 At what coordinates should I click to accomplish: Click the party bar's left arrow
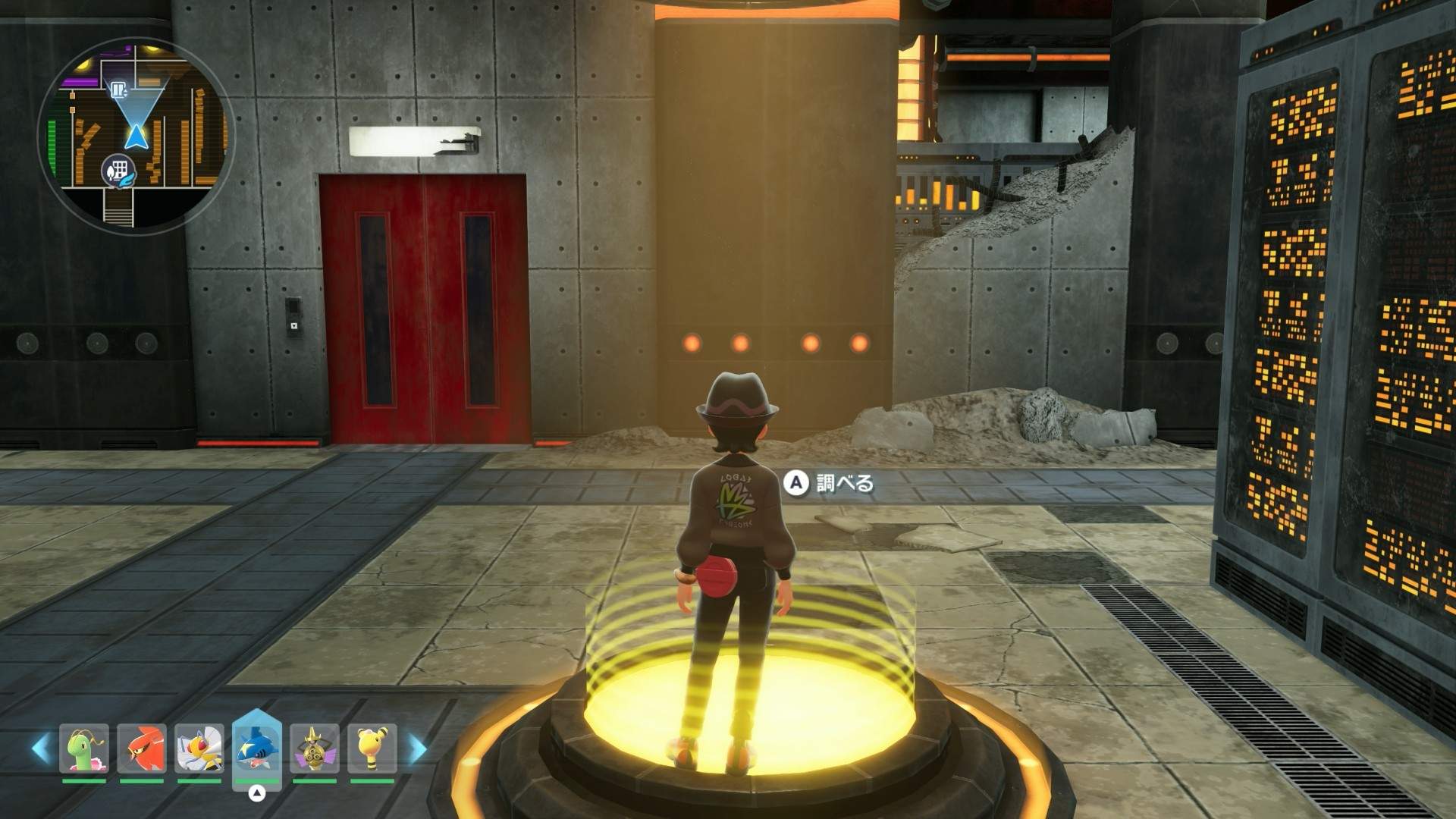41,749
